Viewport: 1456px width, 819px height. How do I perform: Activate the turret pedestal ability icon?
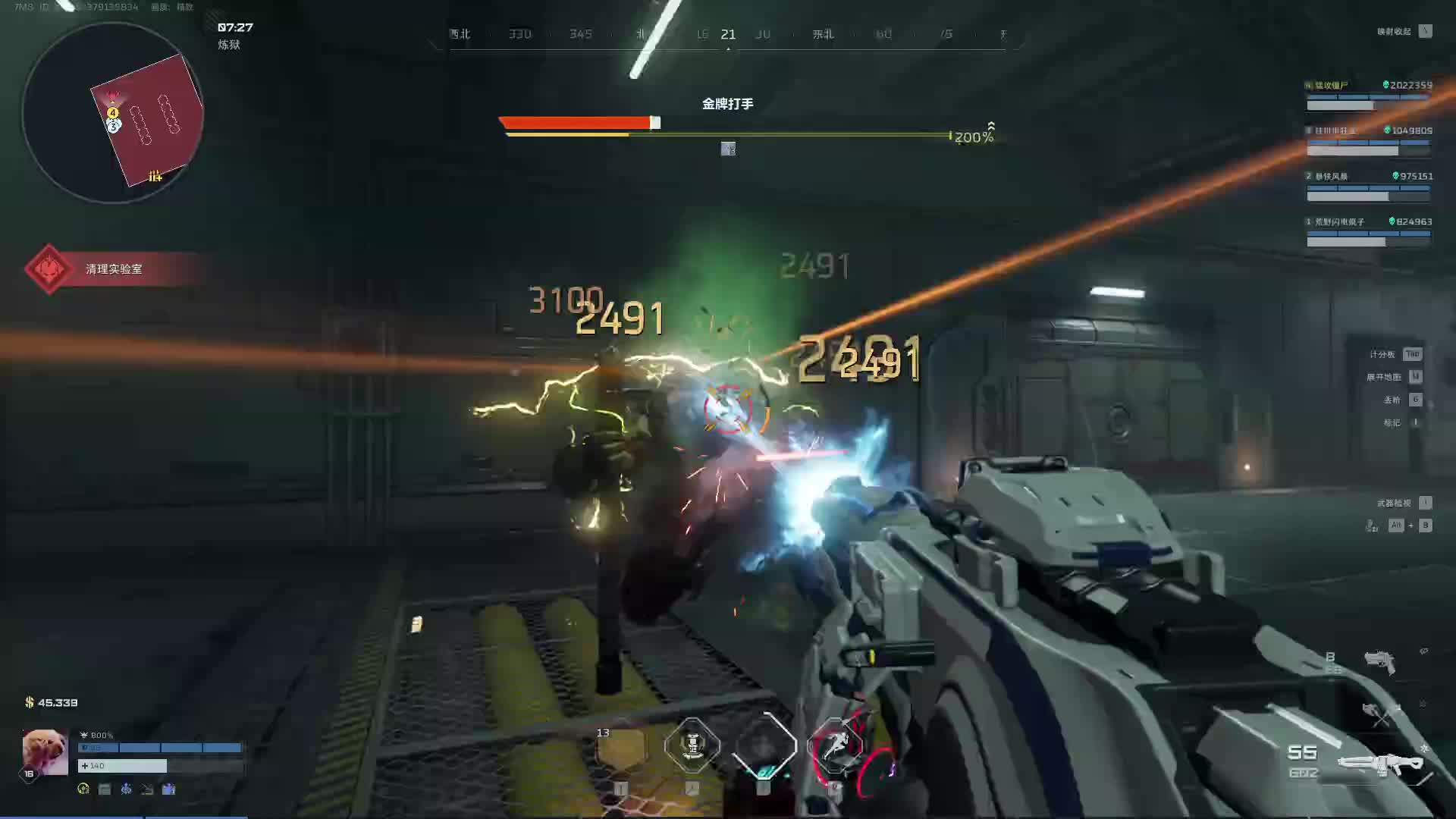[x=692, y=745]
